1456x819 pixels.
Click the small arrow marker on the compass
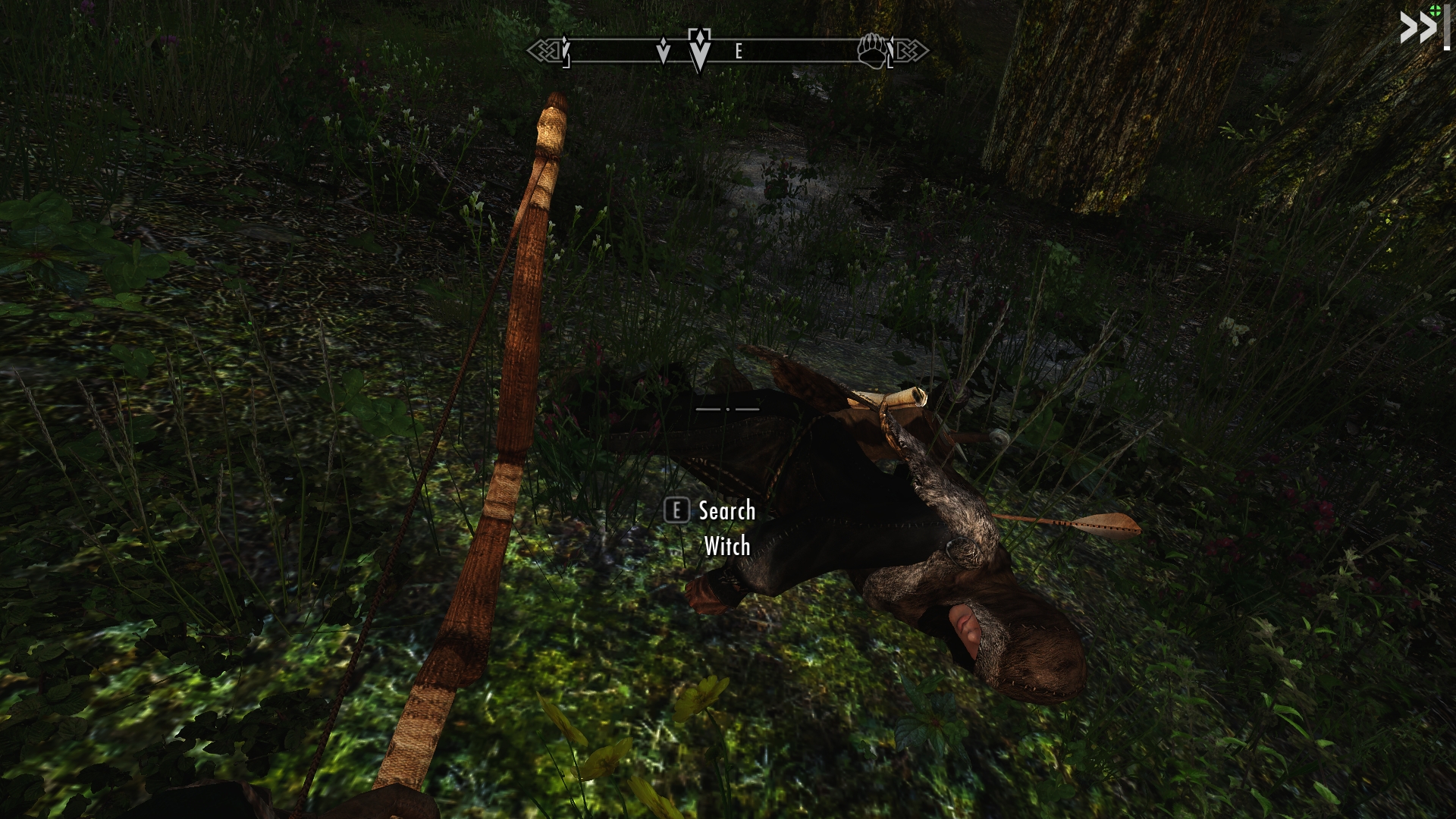click(664, 50)
